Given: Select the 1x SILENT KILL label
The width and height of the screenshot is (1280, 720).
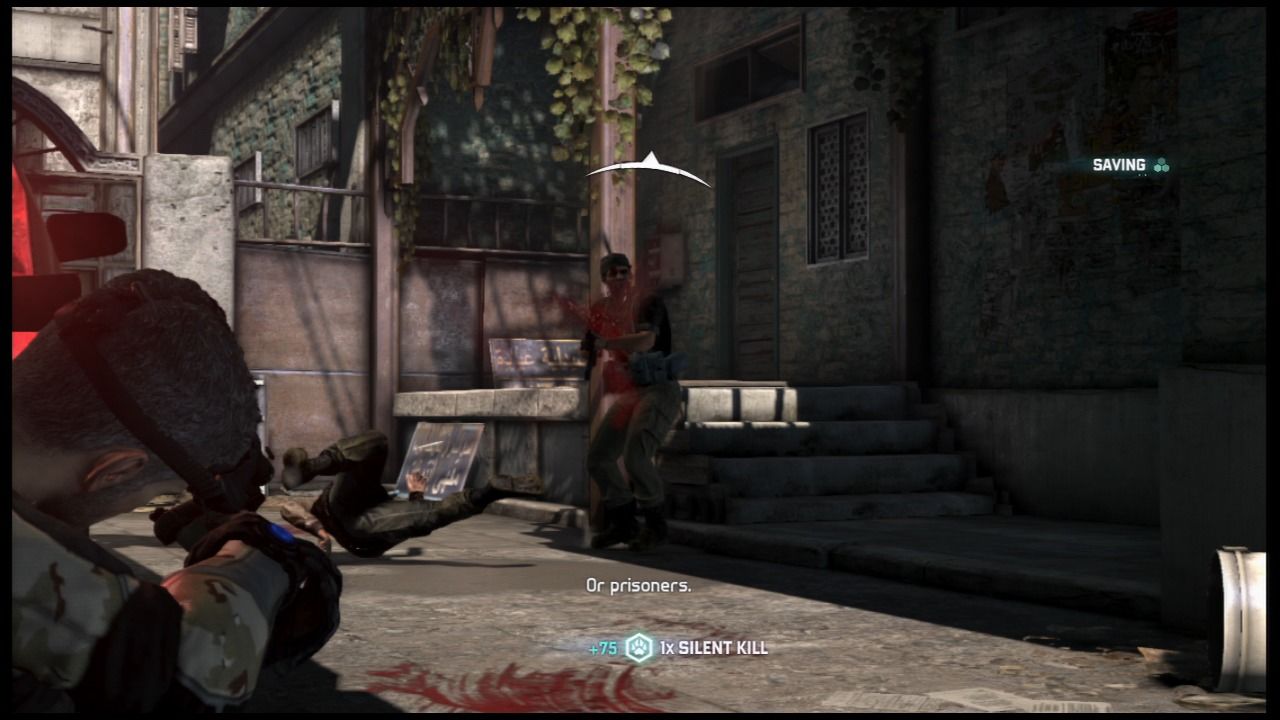Looking at the screenshot, I should [715, 648].
